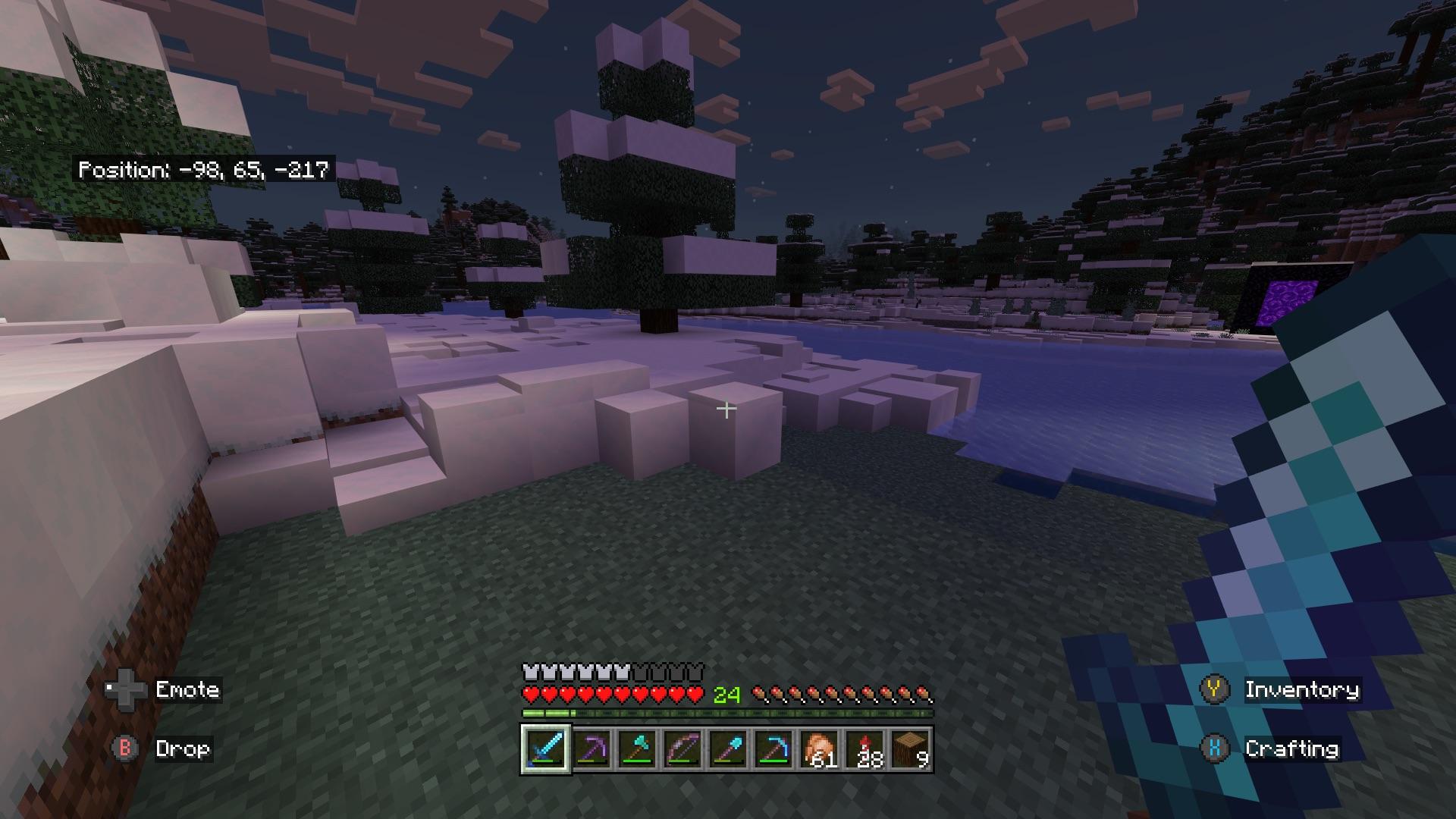Click an armor chestplate icon above the hearts
1456x819 pixels.
click(x=531, y=670)
